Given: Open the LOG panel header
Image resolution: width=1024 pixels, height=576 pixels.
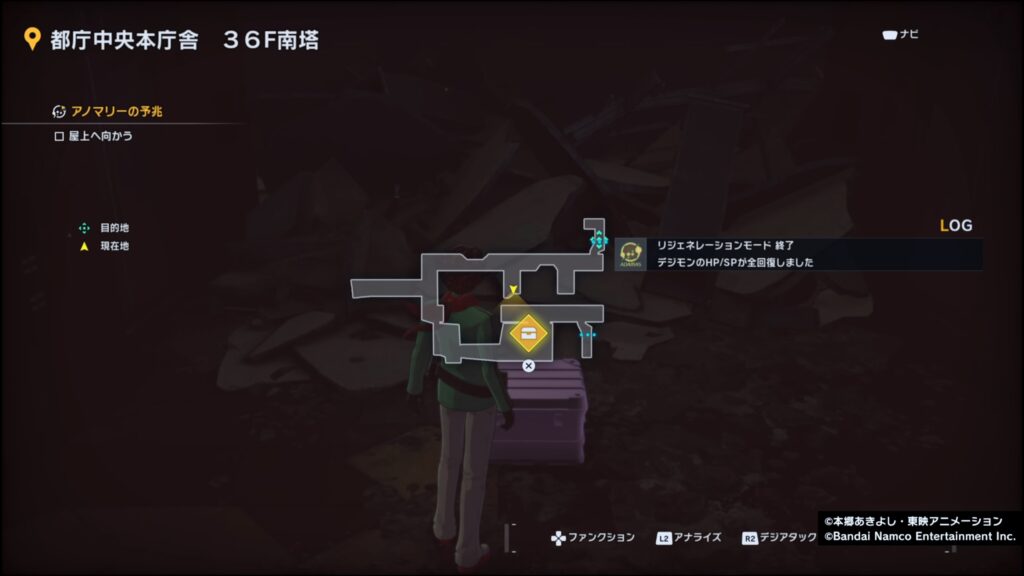Looking at the screenshot, I should [956, 226].
